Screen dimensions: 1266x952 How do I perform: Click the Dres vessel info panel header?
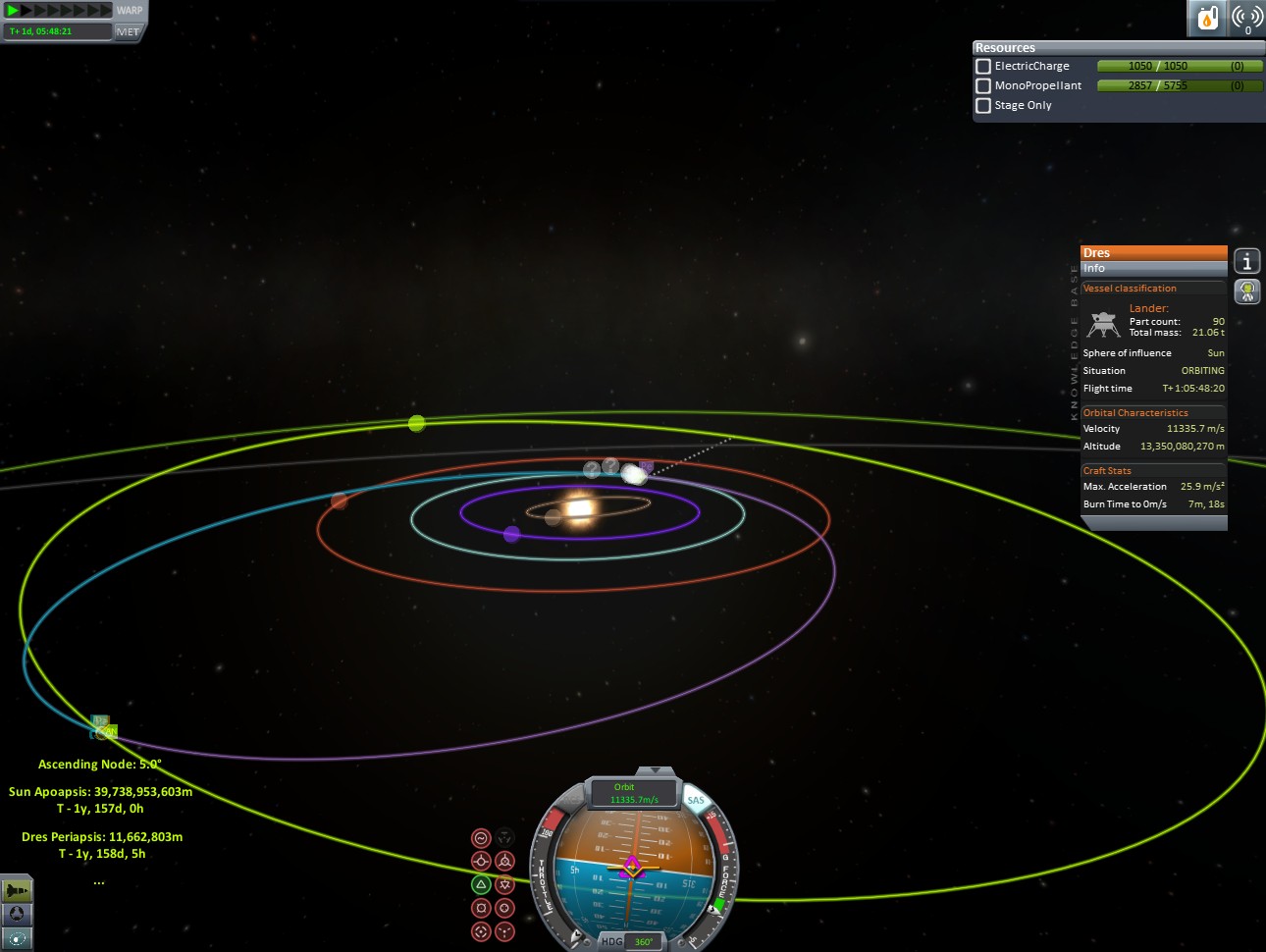pyautogui.click(x=1153, y=252)
